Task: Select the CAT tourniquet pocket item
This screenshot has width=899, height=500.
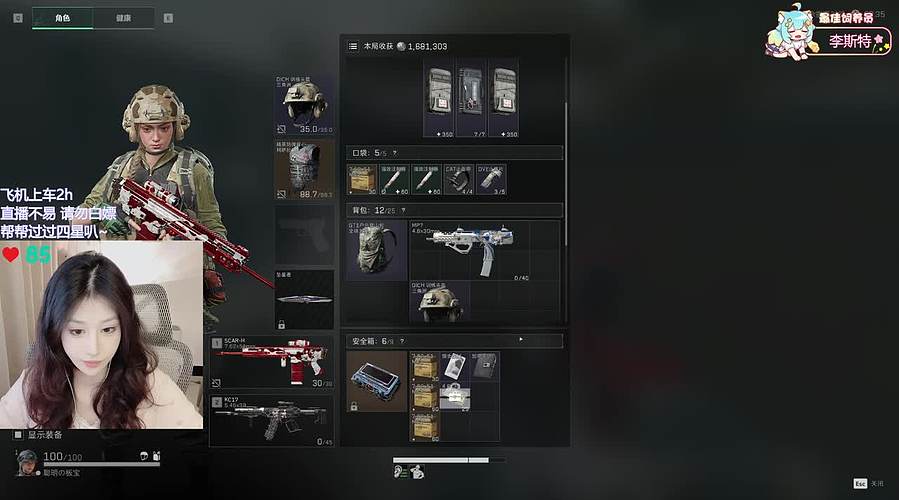Action: click(458, 180)
